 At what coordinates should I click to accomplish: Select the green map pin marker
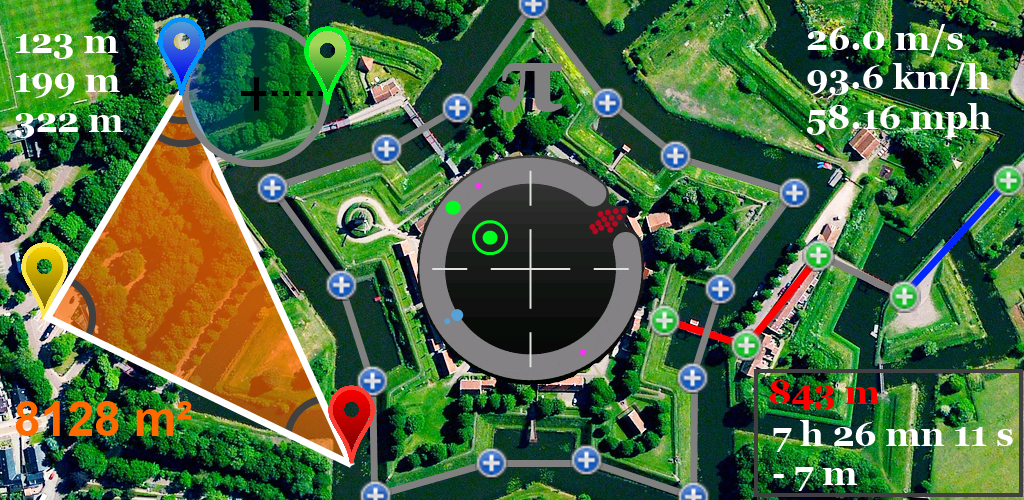[x=326, y=55]
